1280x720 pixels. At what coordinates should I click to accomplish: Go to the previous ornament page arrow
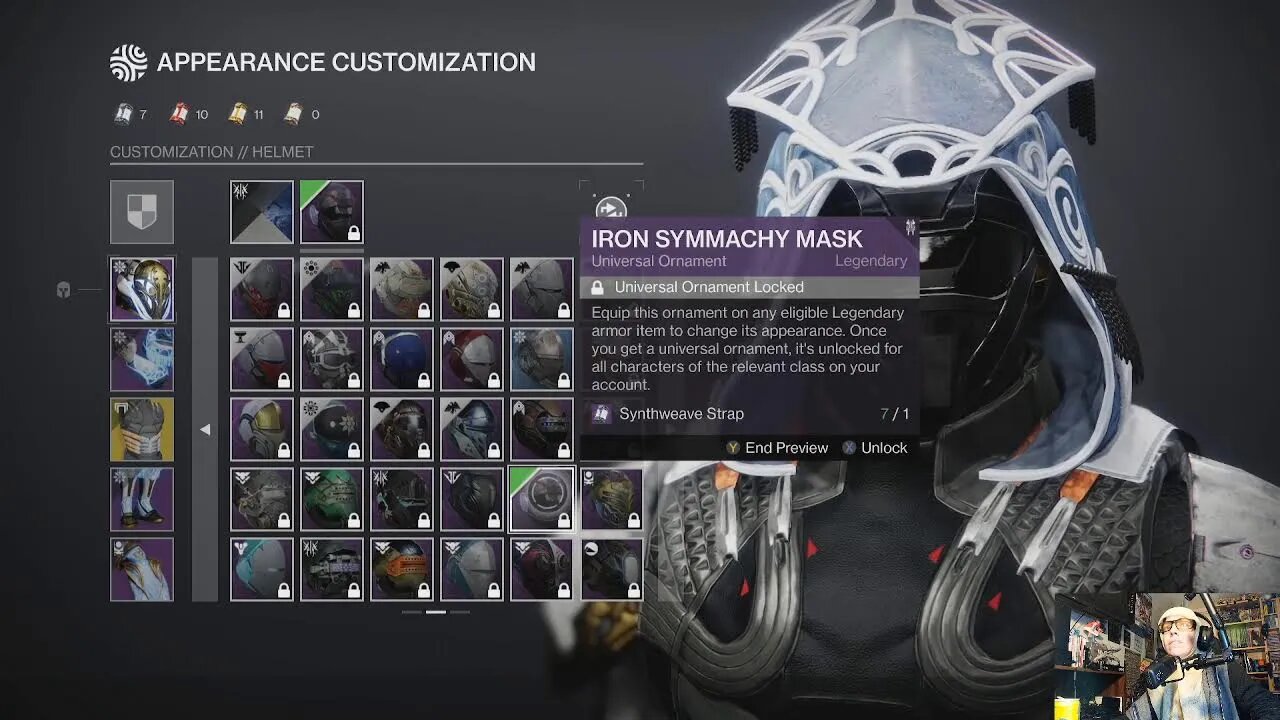[x=205, y=430]
